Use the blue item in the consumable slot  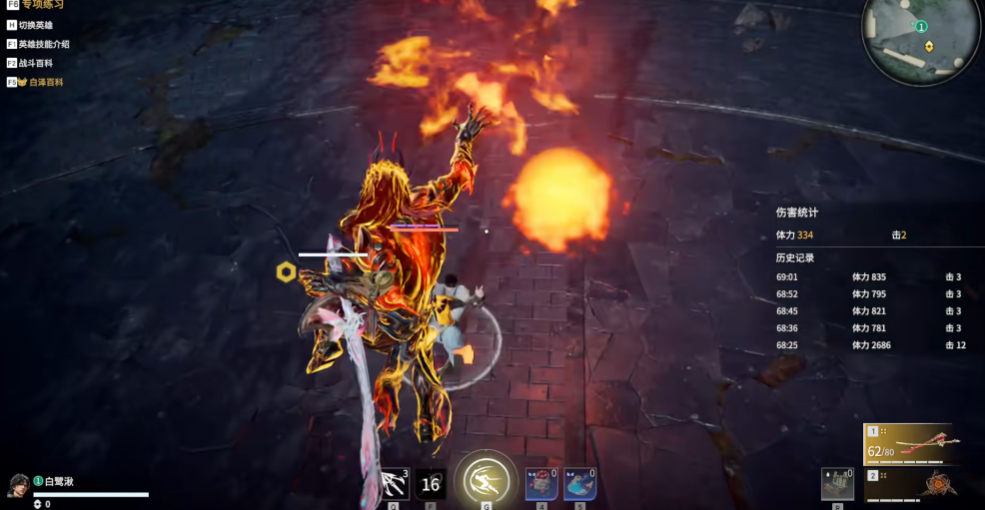pos(580,483)
